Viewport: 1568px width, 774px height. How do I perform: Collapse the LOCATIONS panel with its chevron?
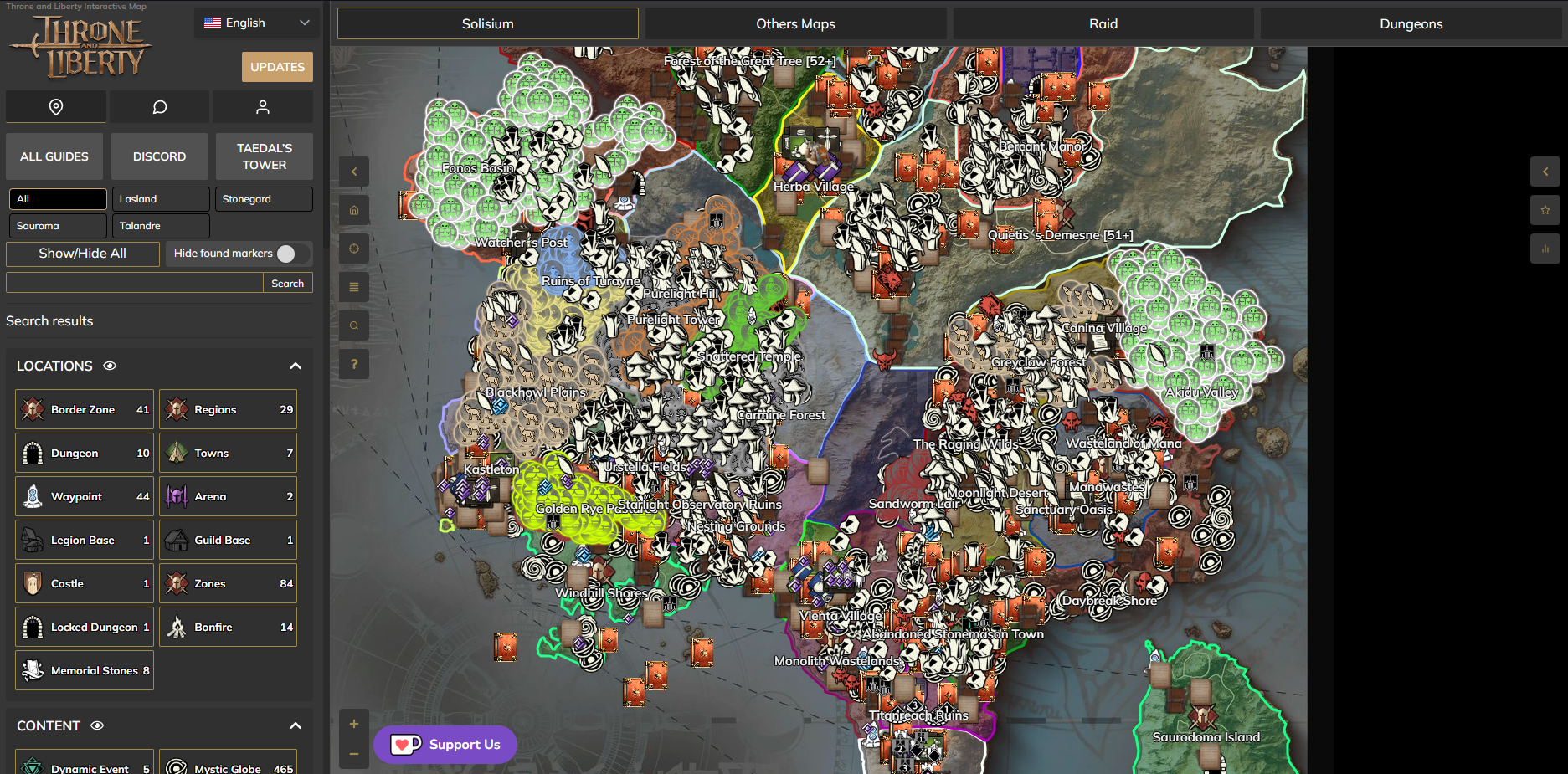pos(295,366)
